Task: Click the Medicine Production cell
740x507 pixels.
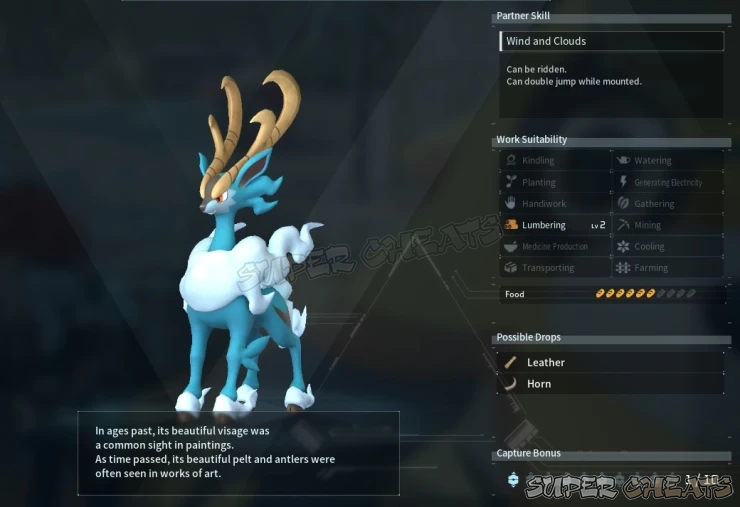Action: [x=555, y=247]
